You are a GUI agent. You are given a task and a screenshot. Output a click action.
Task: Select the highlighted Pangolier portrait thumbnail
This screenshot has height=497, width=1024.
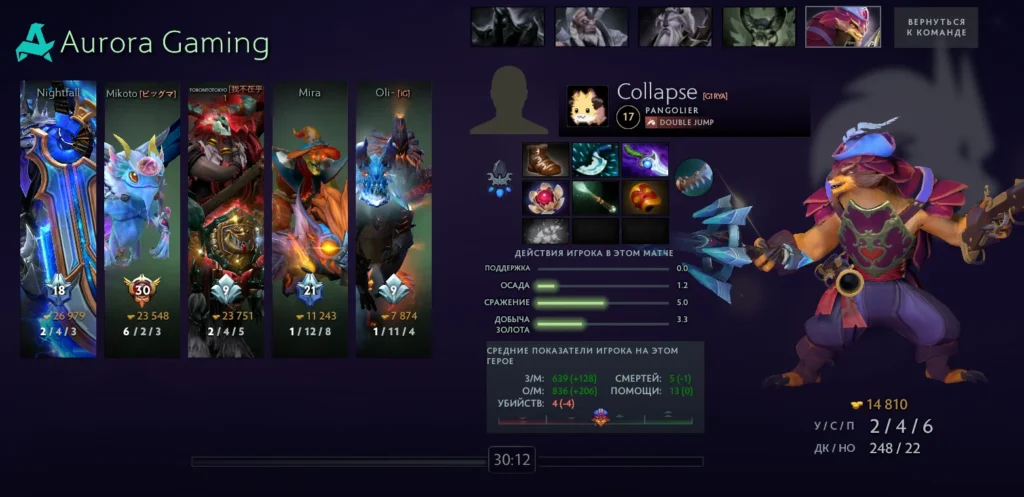[x=843, y=27]
